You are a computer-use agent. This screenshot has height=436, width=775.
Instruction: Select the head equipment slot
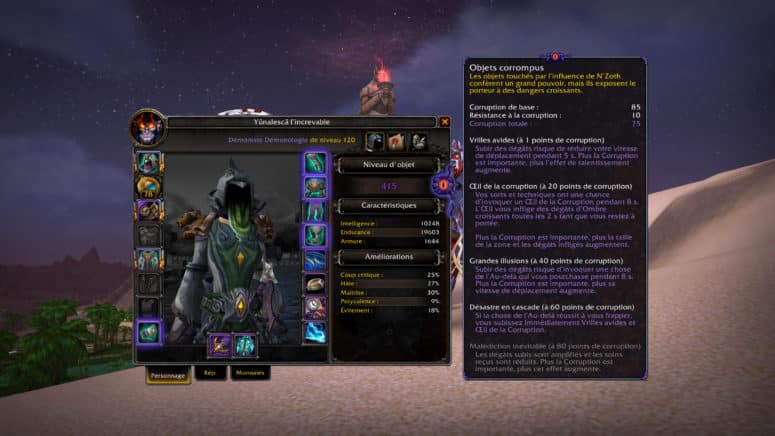coord(149,162)
